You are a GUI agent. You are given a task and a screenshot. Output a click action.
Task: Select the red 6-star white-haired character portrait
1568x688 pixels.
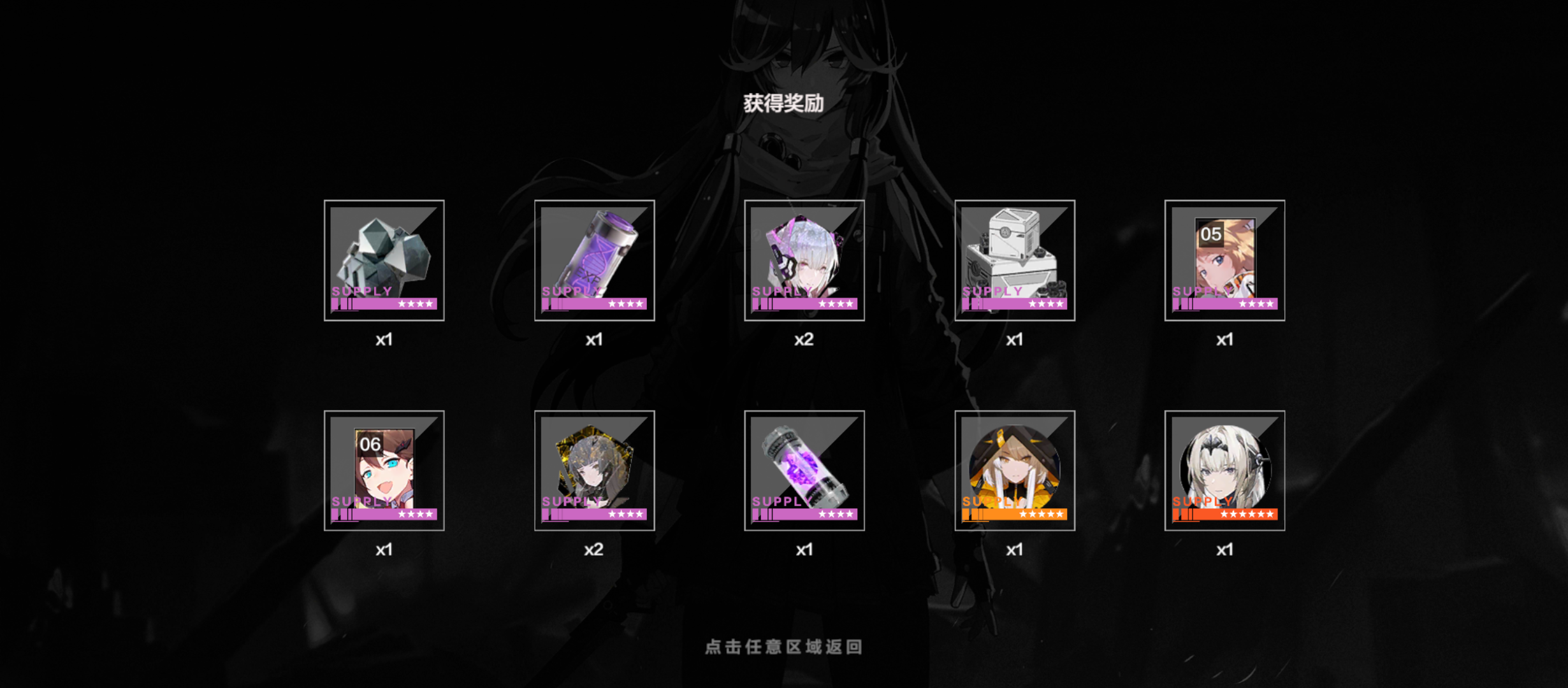[1225, 471]
